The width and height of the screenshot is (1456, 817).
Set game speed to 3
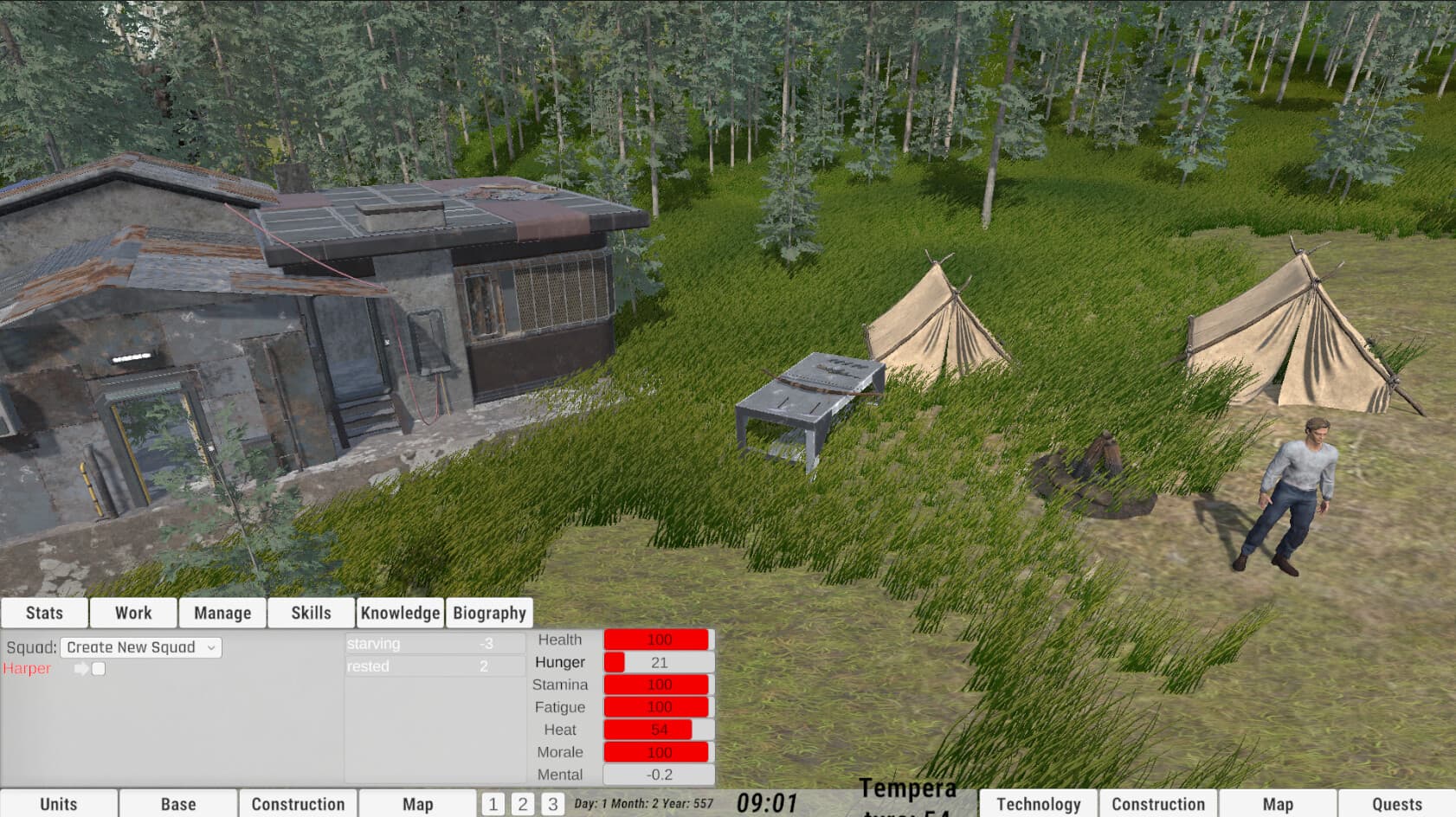coord(553,803)
